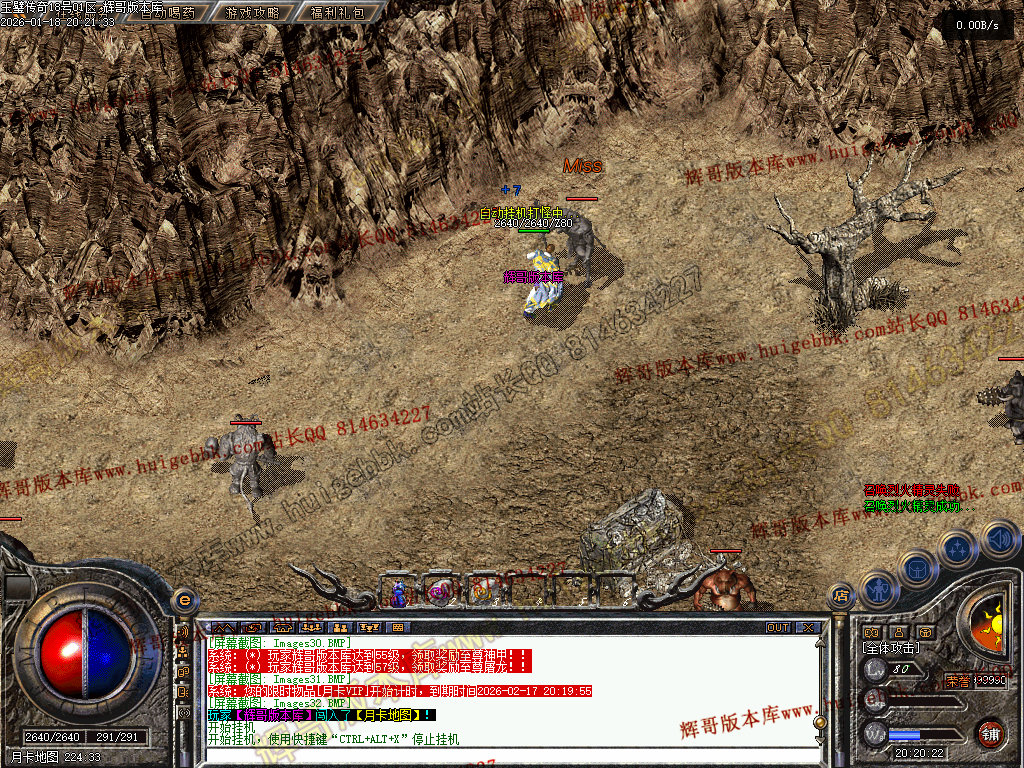This screenshot has width=1024, height=768.
Task: Open the 福利礼包 gift pack menu
Action: coord(337,13)
